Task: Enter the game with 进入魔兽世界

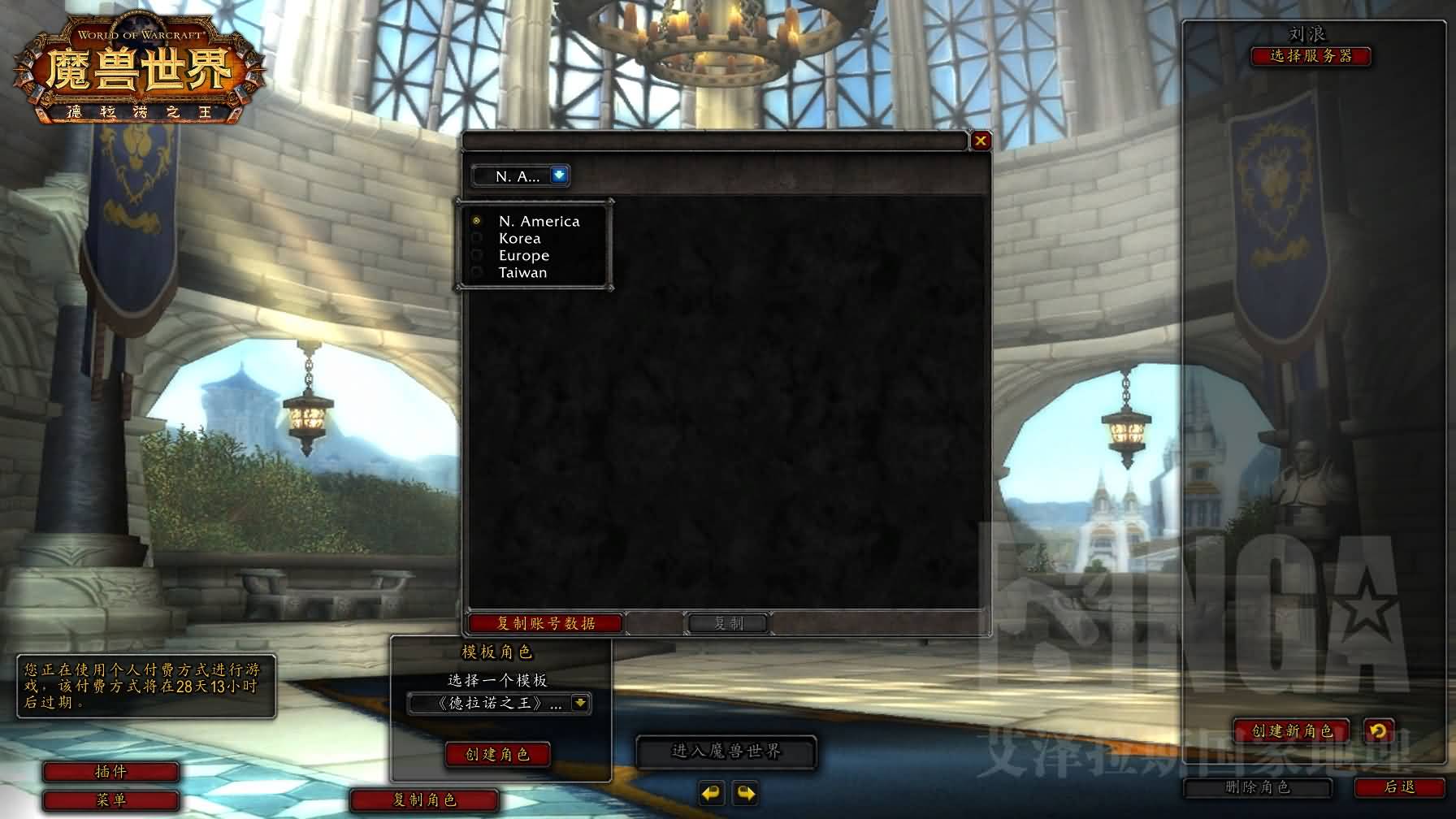Action: [726, 752]
